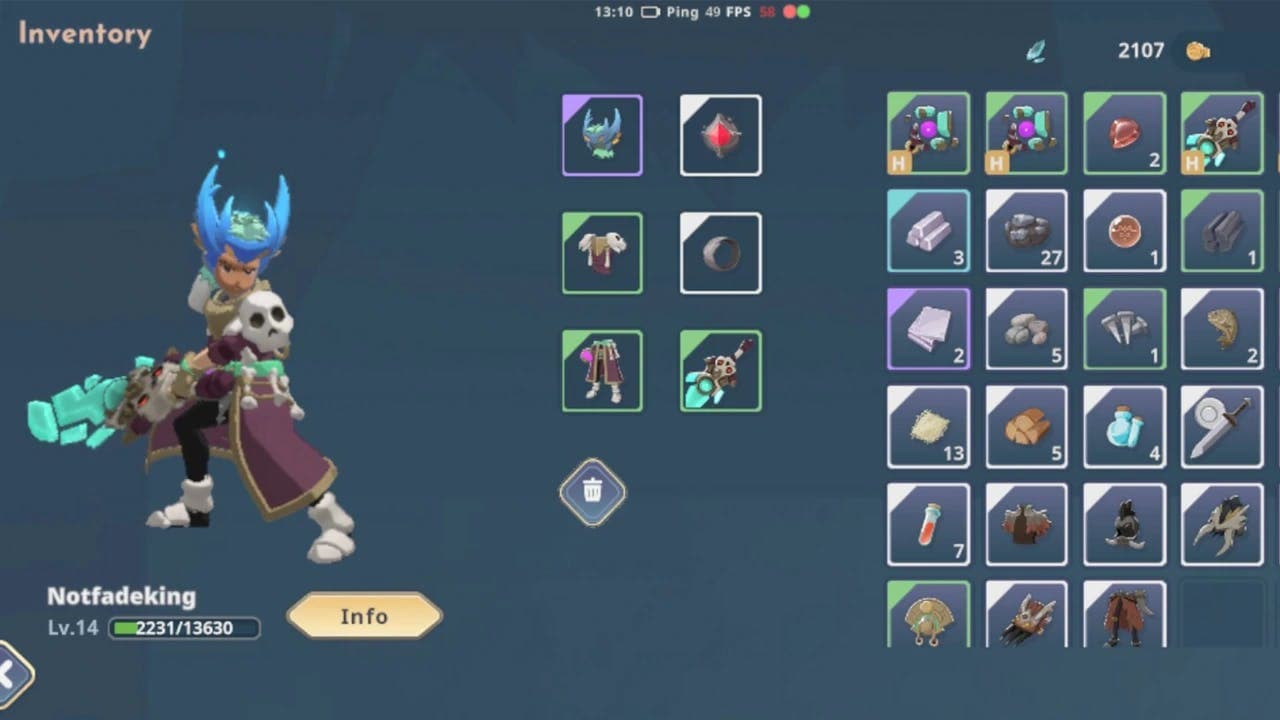Select the equipped turquoise skull sword

click(x=721, y=370)
